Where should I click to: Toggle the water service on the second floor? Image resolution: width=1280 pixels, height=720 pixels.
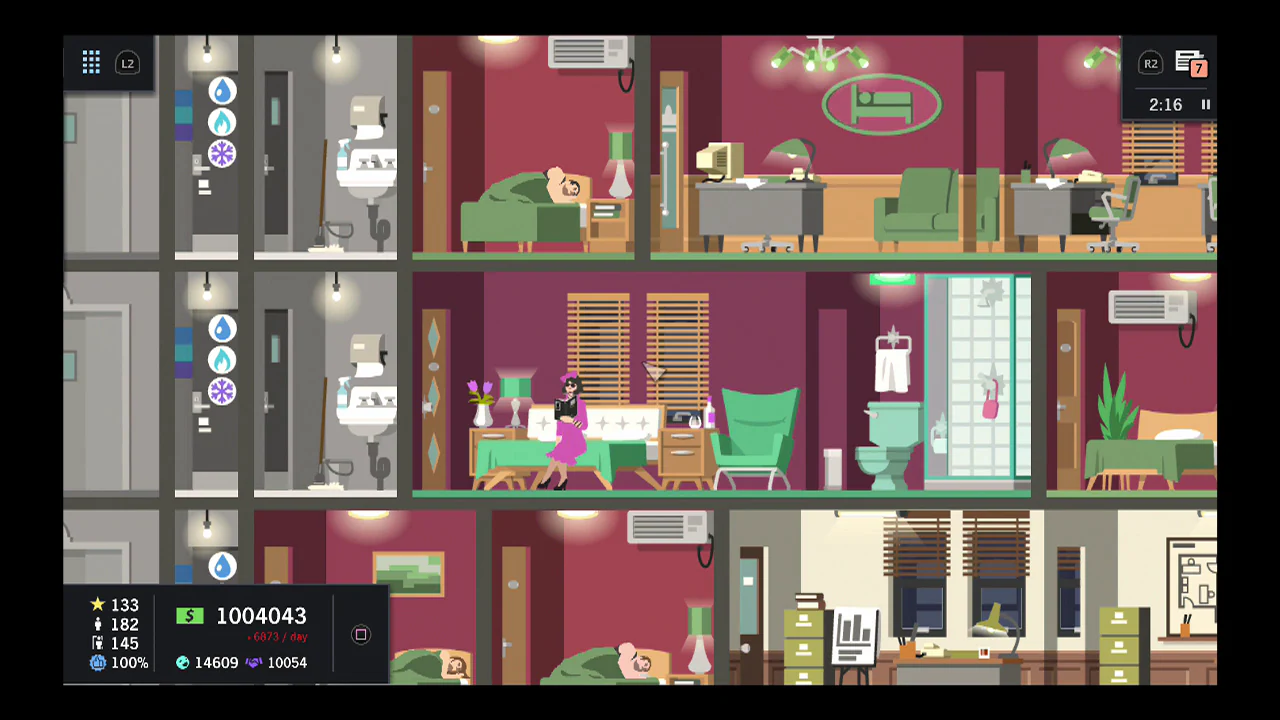[x=222, y=329]
